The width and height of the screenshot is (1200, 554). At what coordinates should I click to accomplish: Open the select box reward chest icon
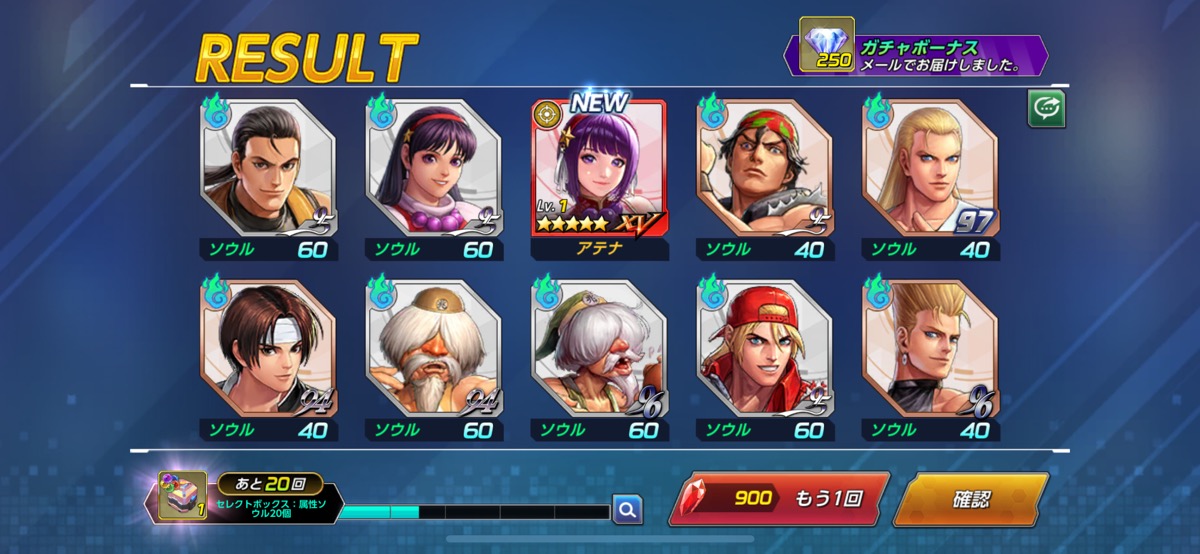pyautogui.click(x=183, y=496)
